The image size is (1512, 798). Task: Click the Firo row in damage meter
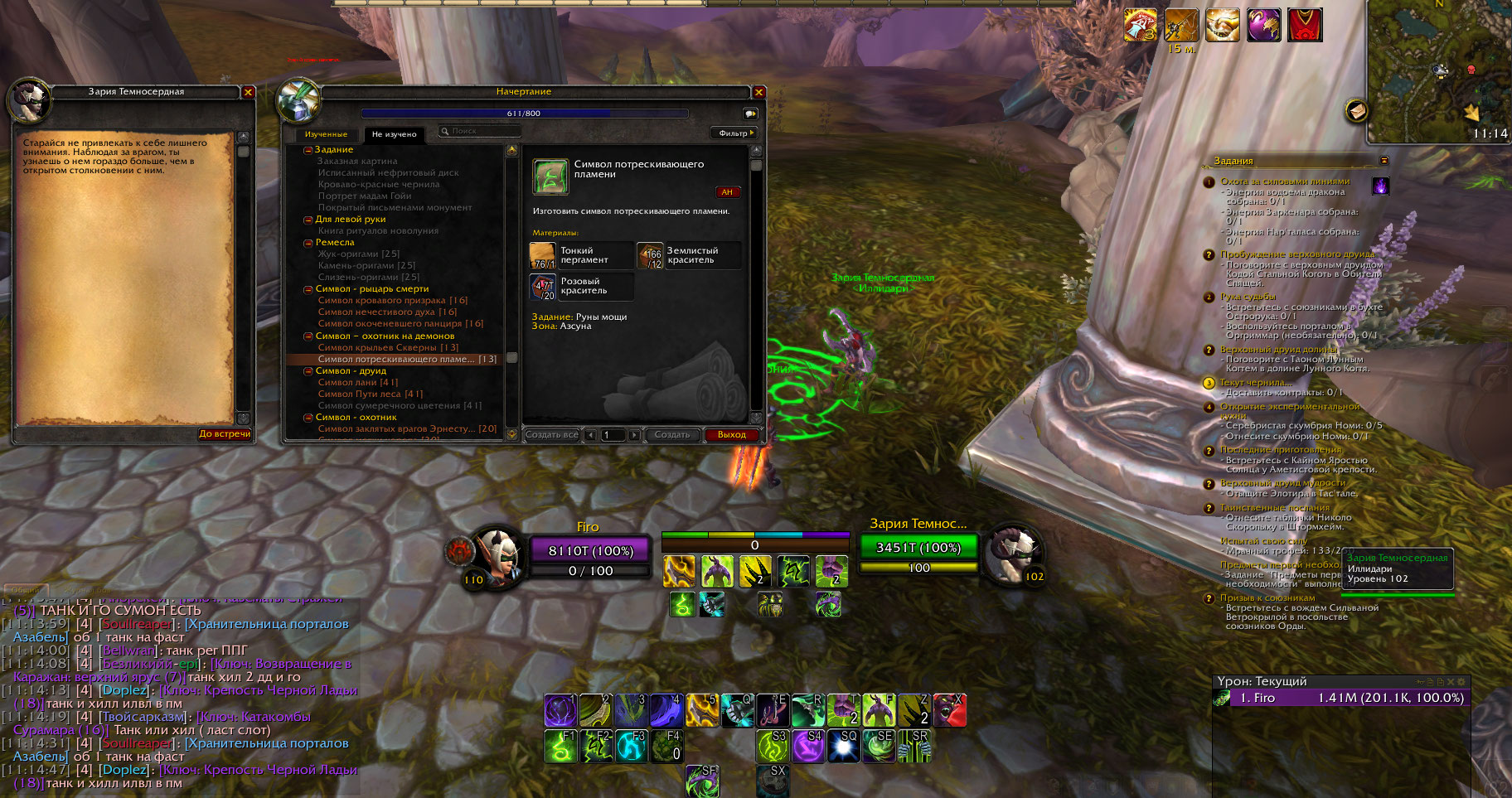click(1340, 698)
